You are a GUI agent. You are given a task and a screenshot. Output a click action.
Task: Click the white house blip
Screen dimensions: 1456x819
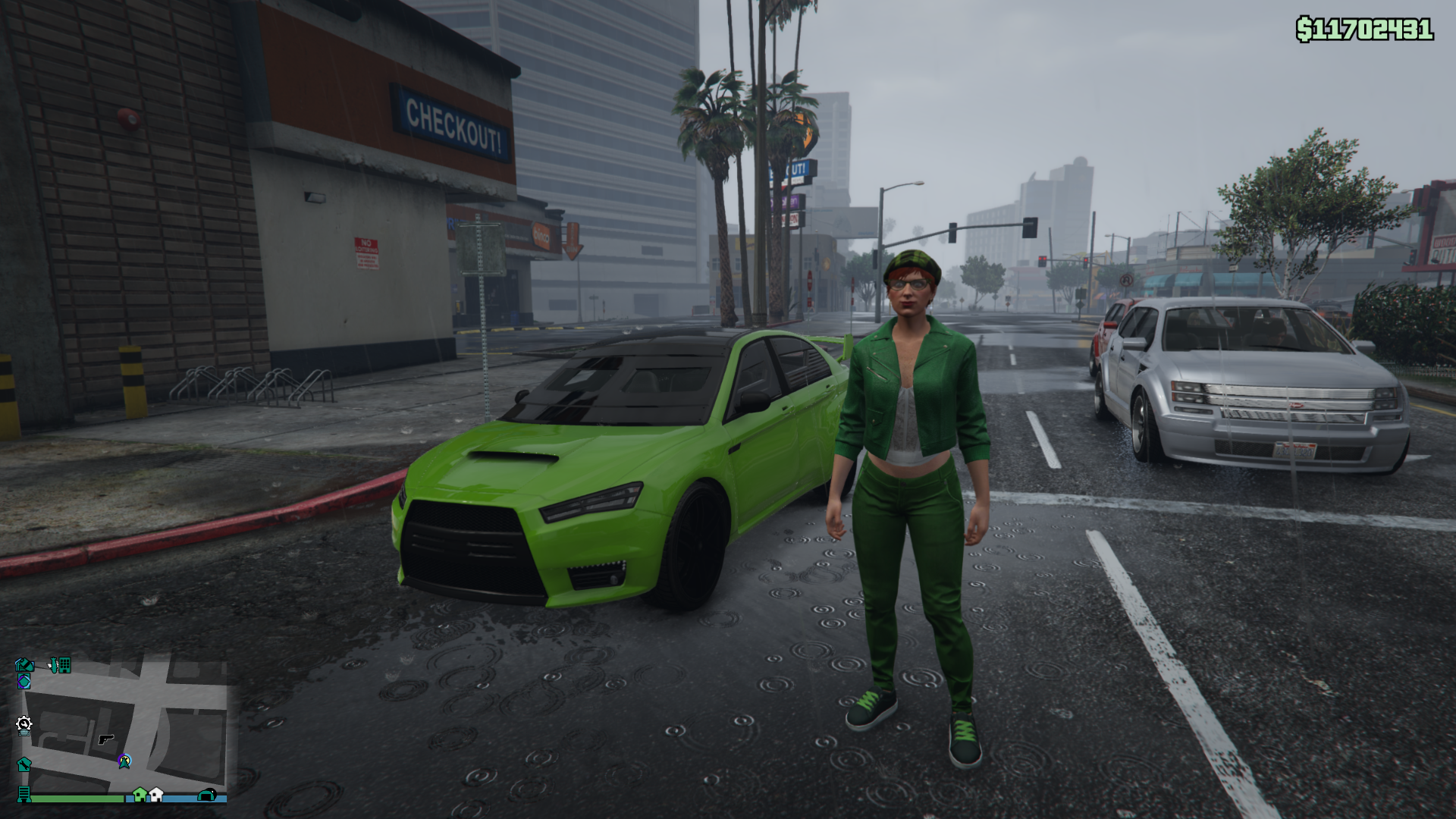pyautogui.click(x=156, y=794)
